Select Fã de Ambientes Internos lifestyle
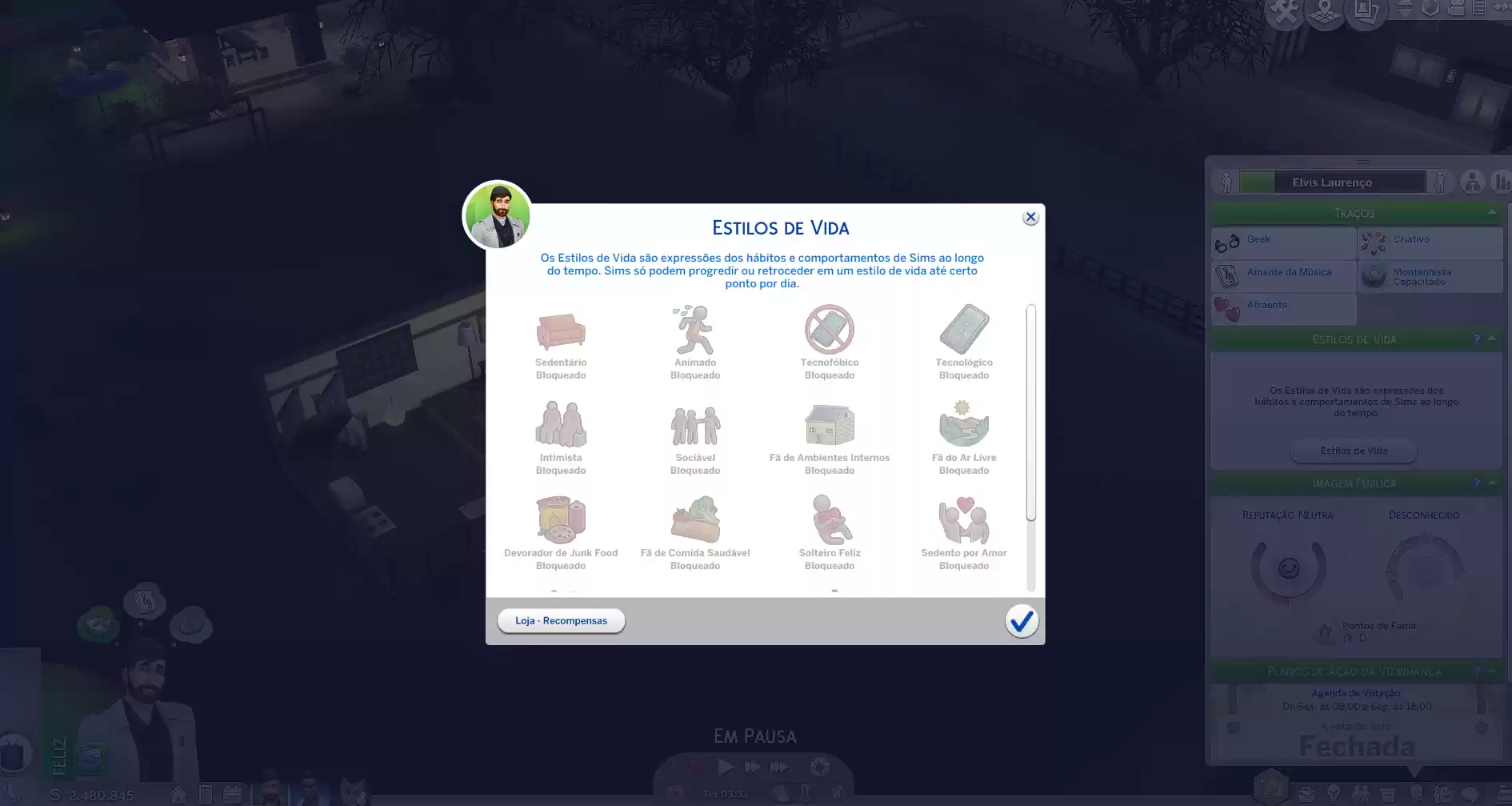 click(x=830, y=425)
